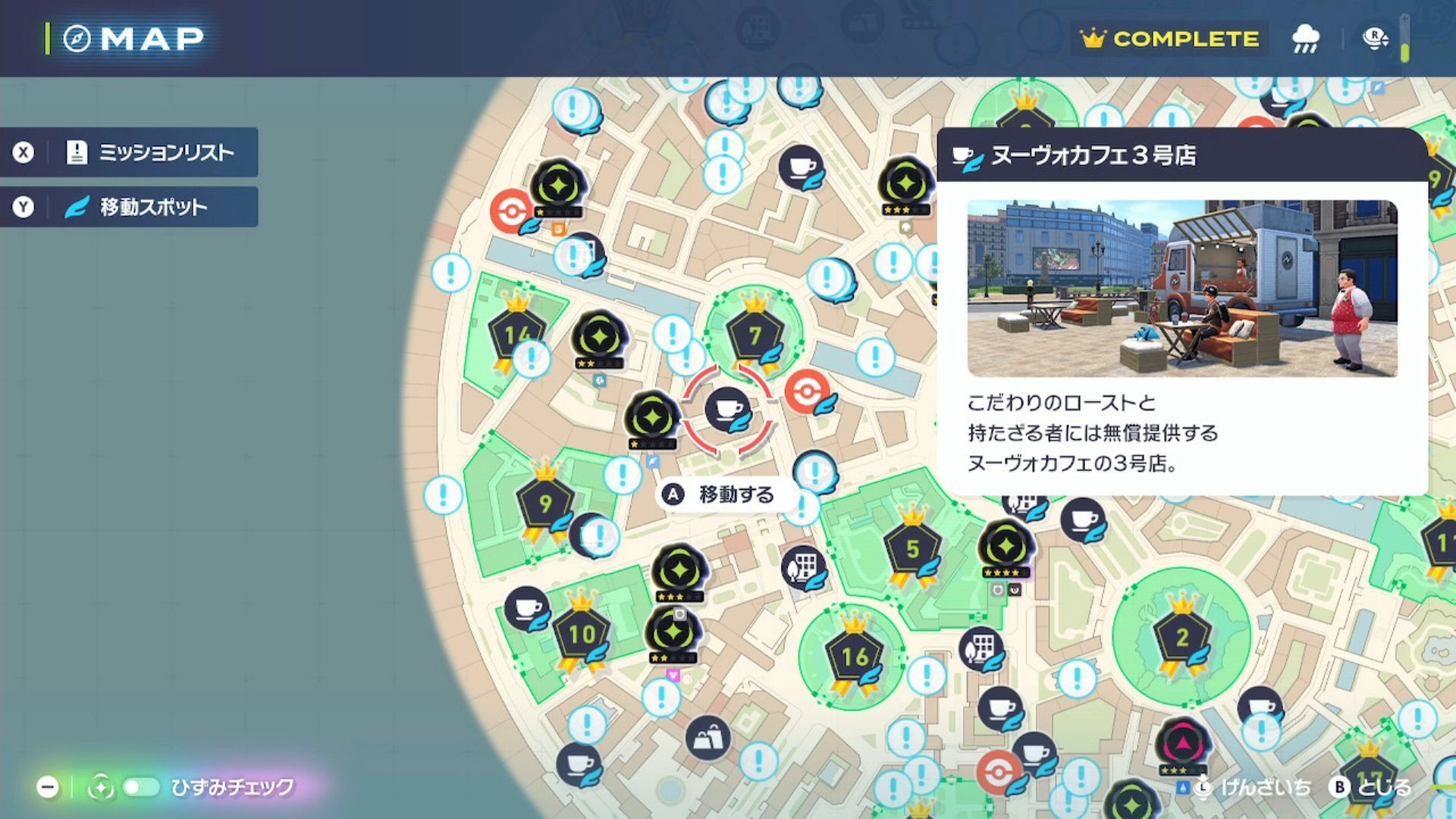The width and height of the screenshot is (1456, 819).
Task: Click the rain weather icon
Action: (1305, 39)
